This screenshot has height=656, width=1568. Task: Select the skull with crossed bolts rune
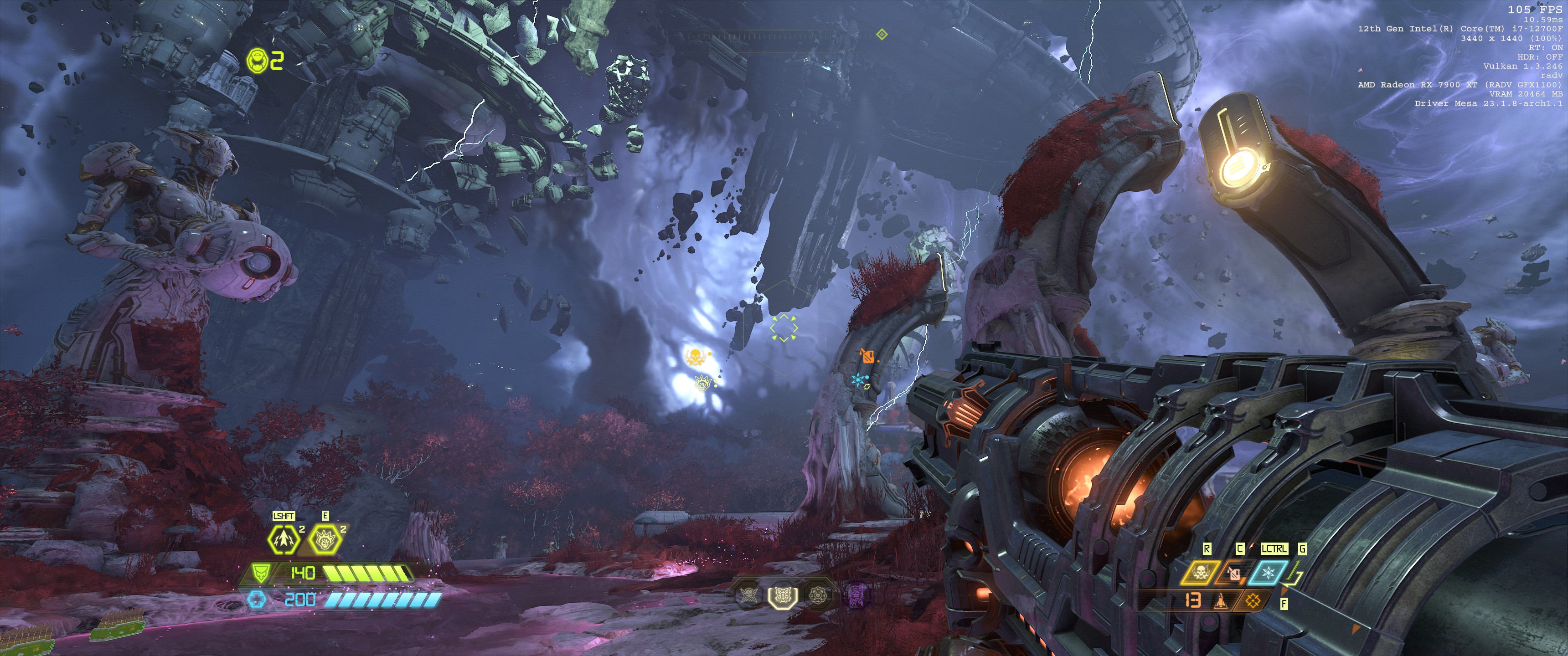(748, 596)
